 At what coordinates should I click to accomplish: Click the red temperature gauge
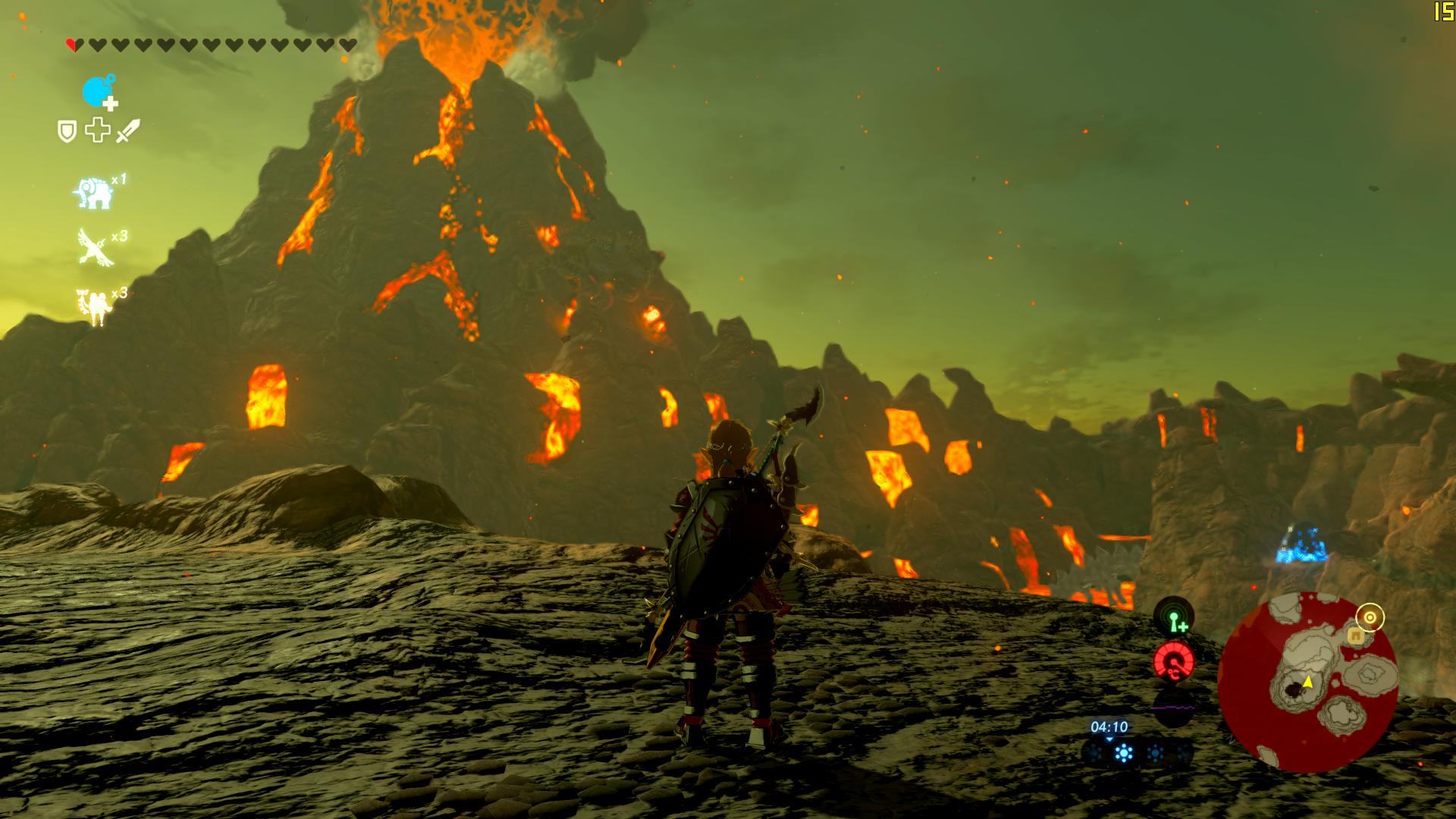1174,661
